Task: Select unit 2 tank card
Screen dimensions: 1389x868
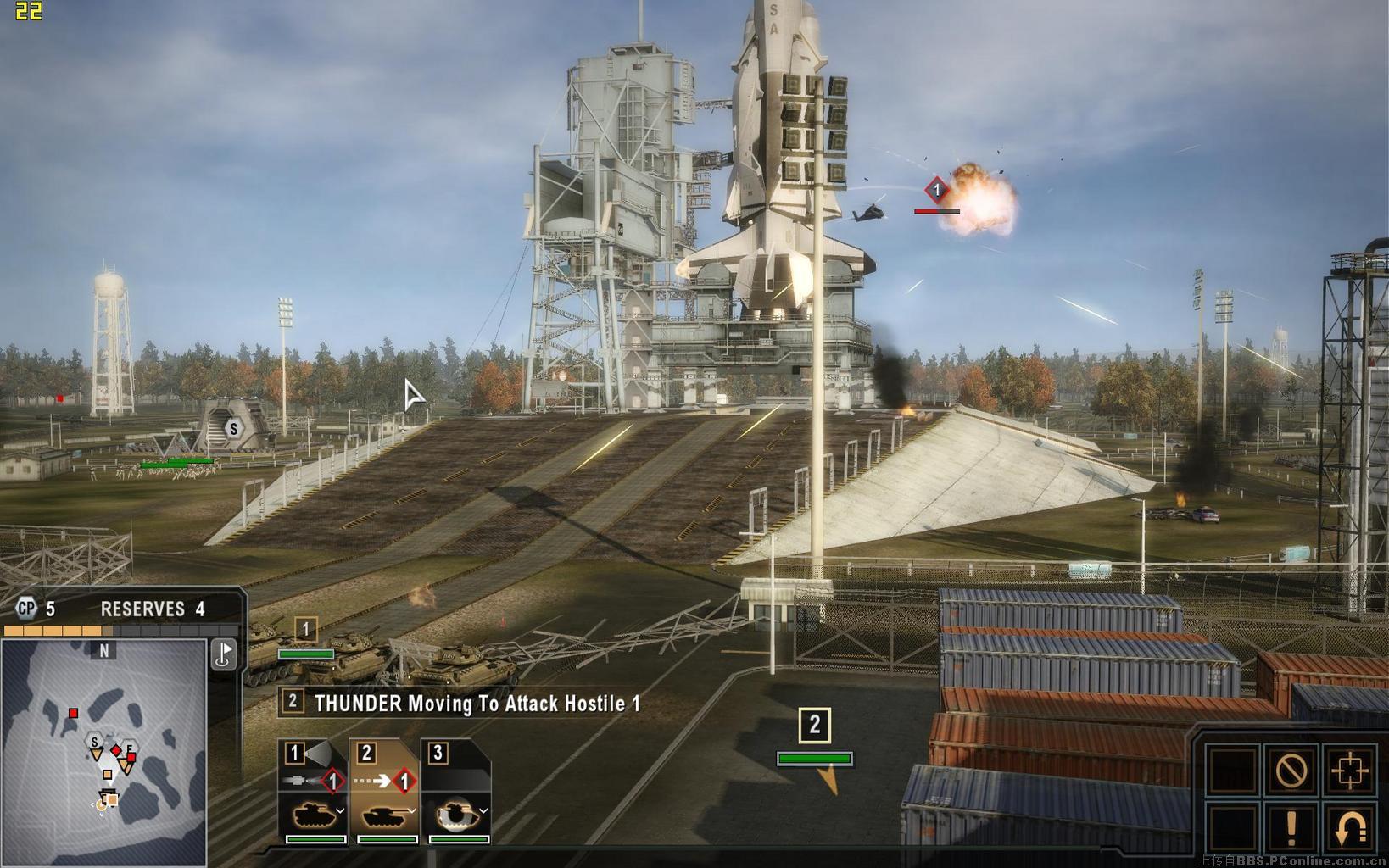Action: (385, 793)
